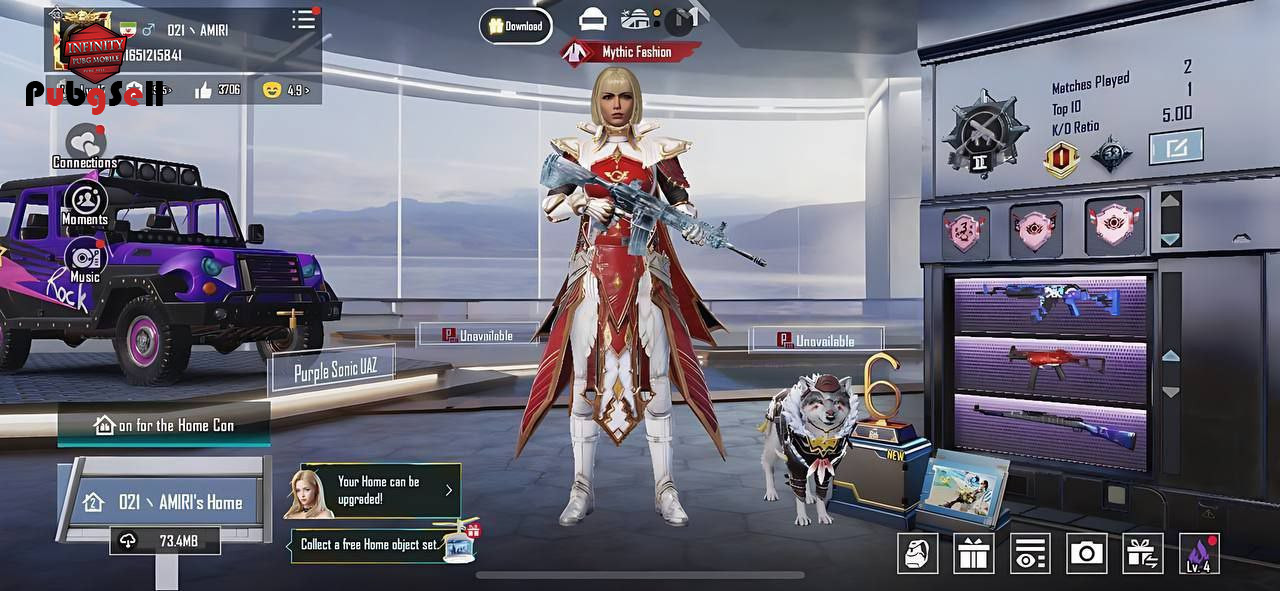Edit the match stats panel

(1175, 147)
